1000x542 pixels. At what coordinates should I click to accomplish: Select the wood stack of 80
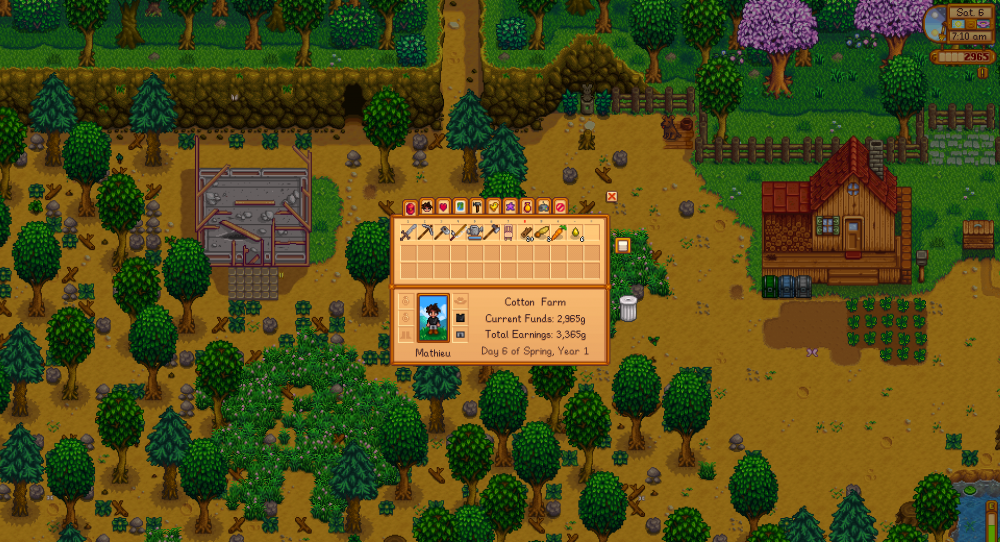tap(525, 233)
